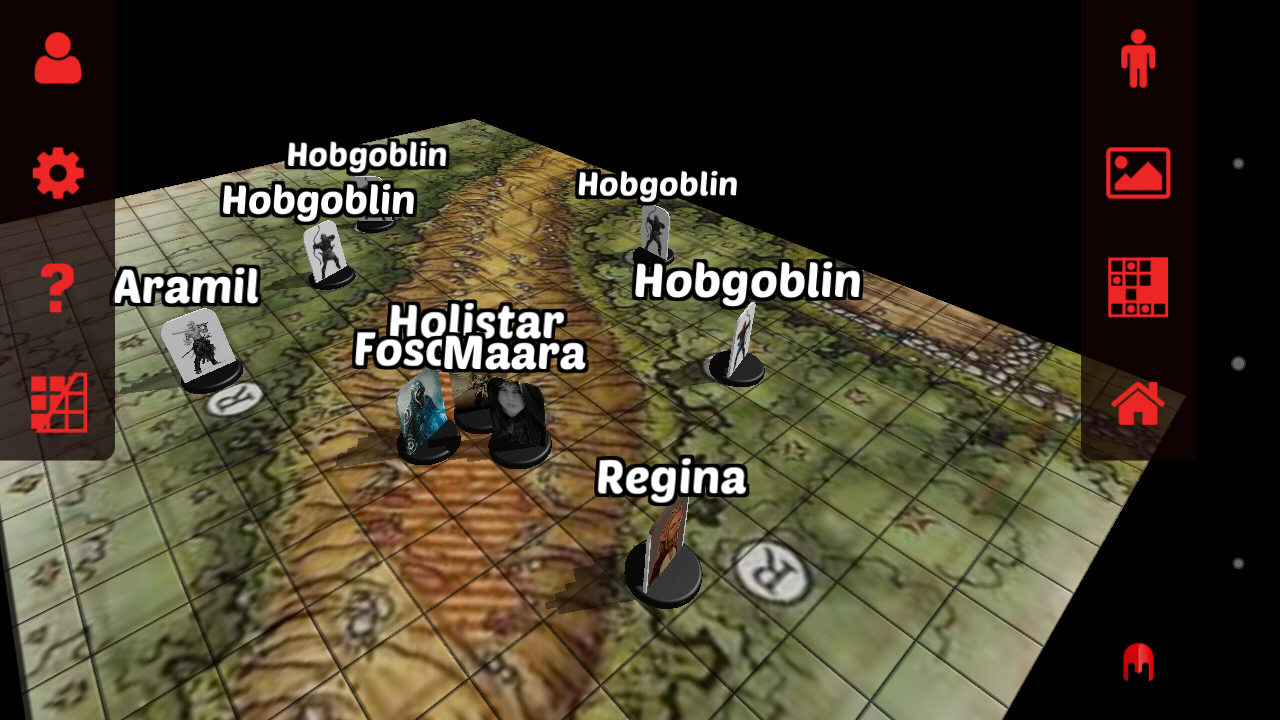The image size is (1280, 720).
Task: Open the map image picture icon
Action: click(x=1137, y=173)
